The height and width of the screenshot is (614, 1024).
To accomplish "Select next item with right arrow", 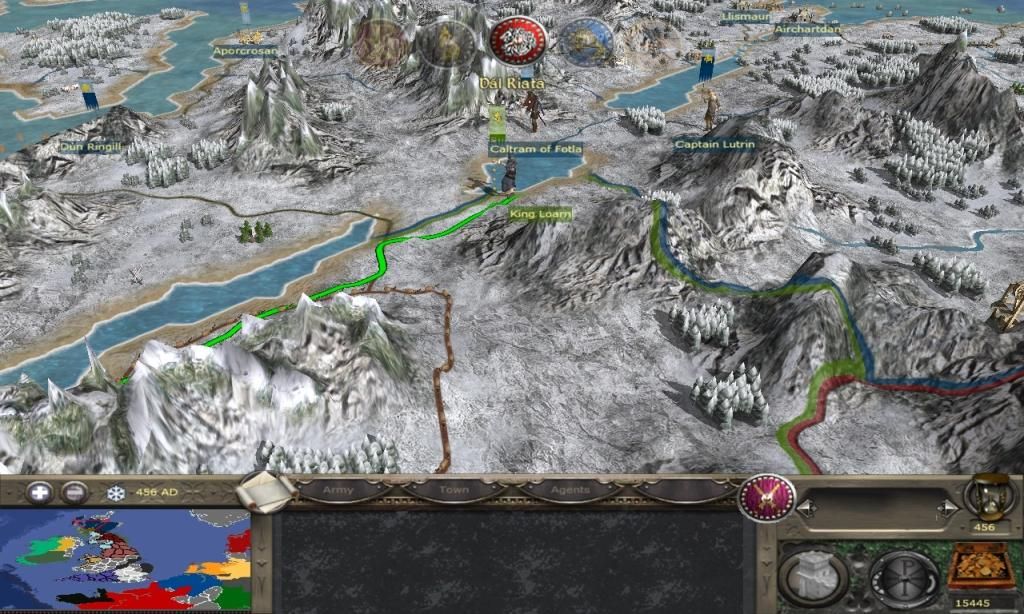I will tap(941, 509).
